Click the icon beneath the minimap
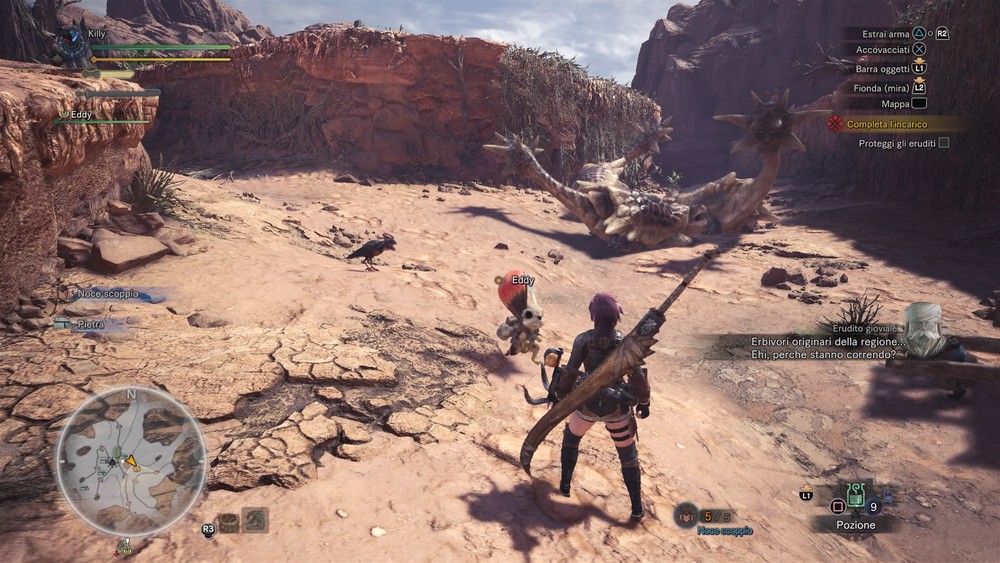Viewport: 1000px width, 563px height. 125,546
